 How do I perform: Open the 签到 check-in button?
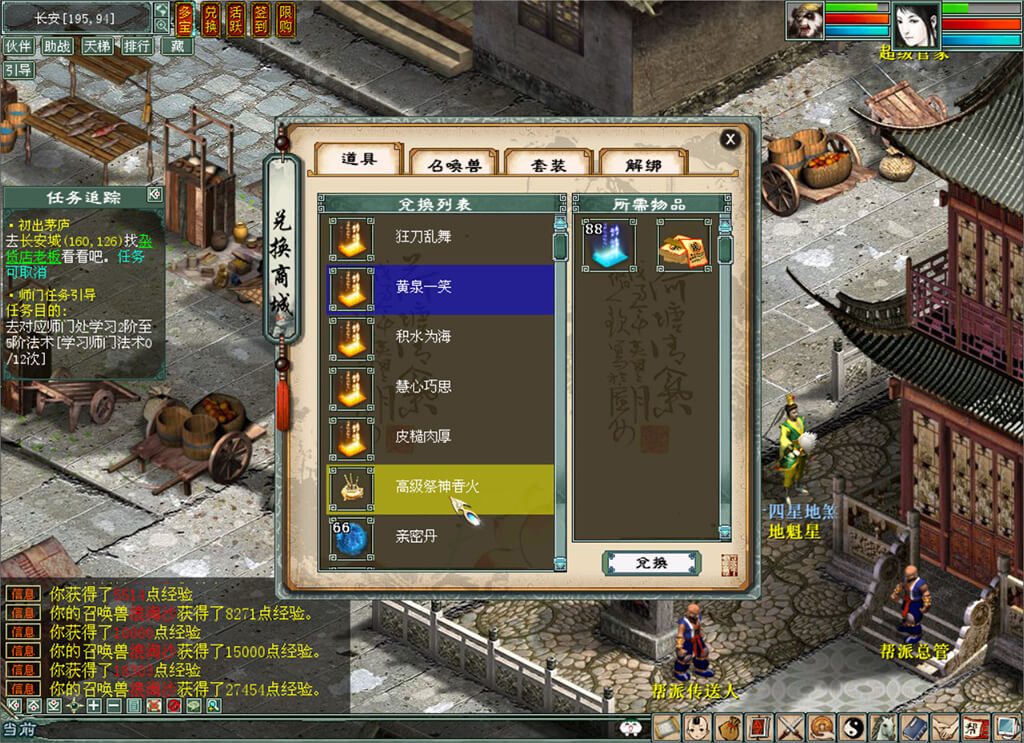tap(260, 17)
